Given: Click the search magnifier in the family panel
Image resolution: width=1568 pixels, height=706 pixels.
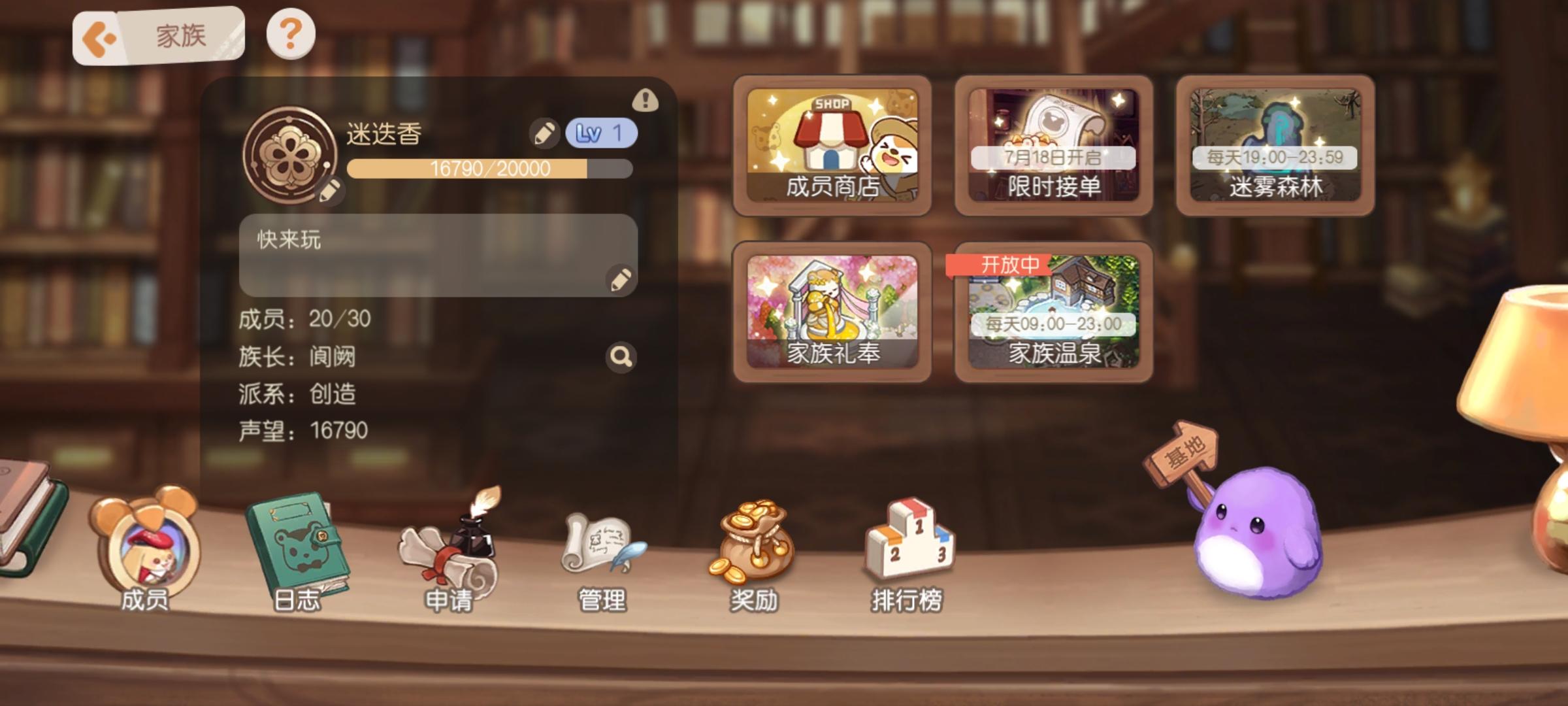Looking at the screenshot, I should (x=619, y=356).
